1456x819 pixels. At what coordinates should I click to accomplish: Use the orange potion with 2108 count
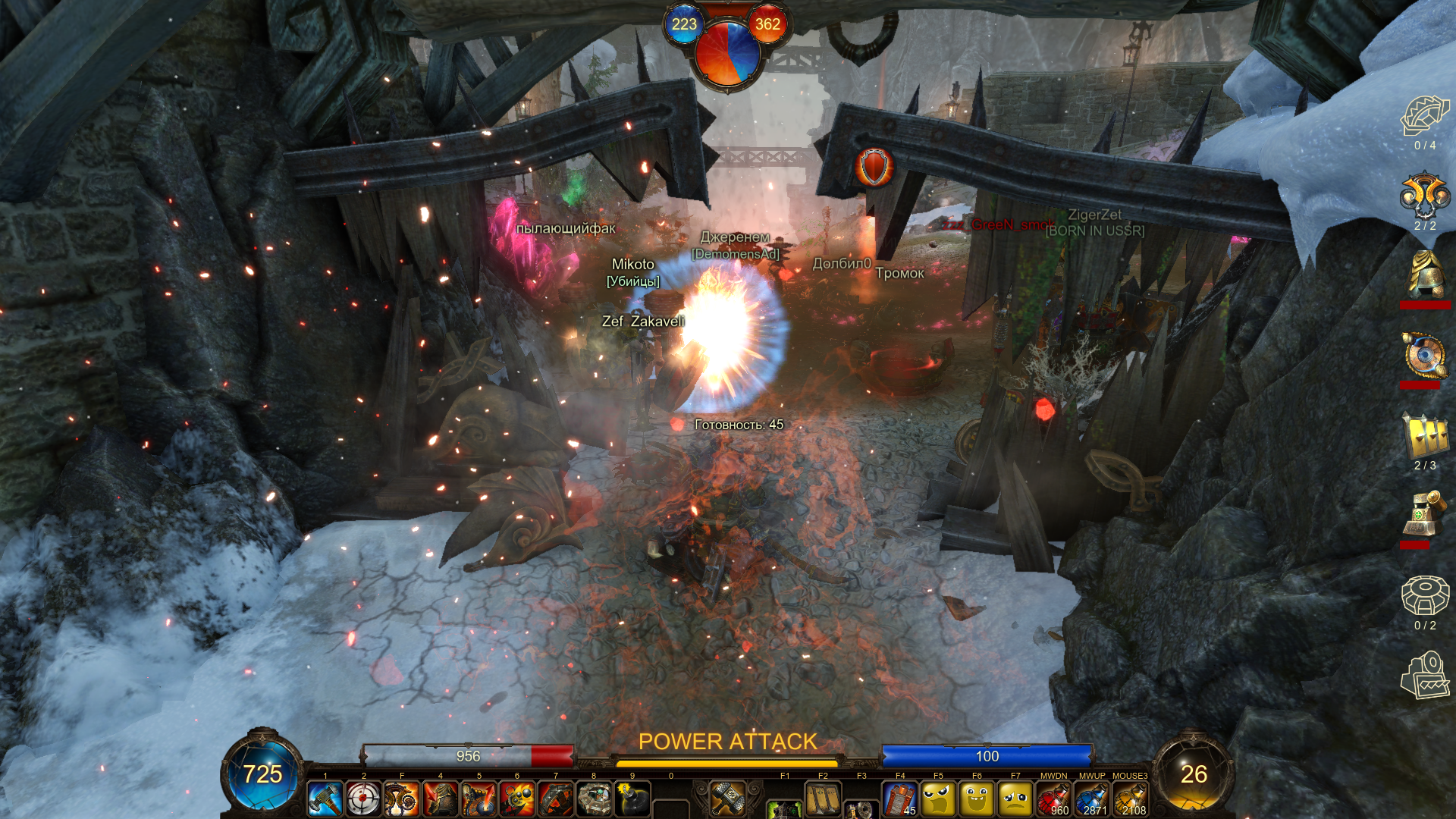pyautogui.click(x=1130, y=799)
